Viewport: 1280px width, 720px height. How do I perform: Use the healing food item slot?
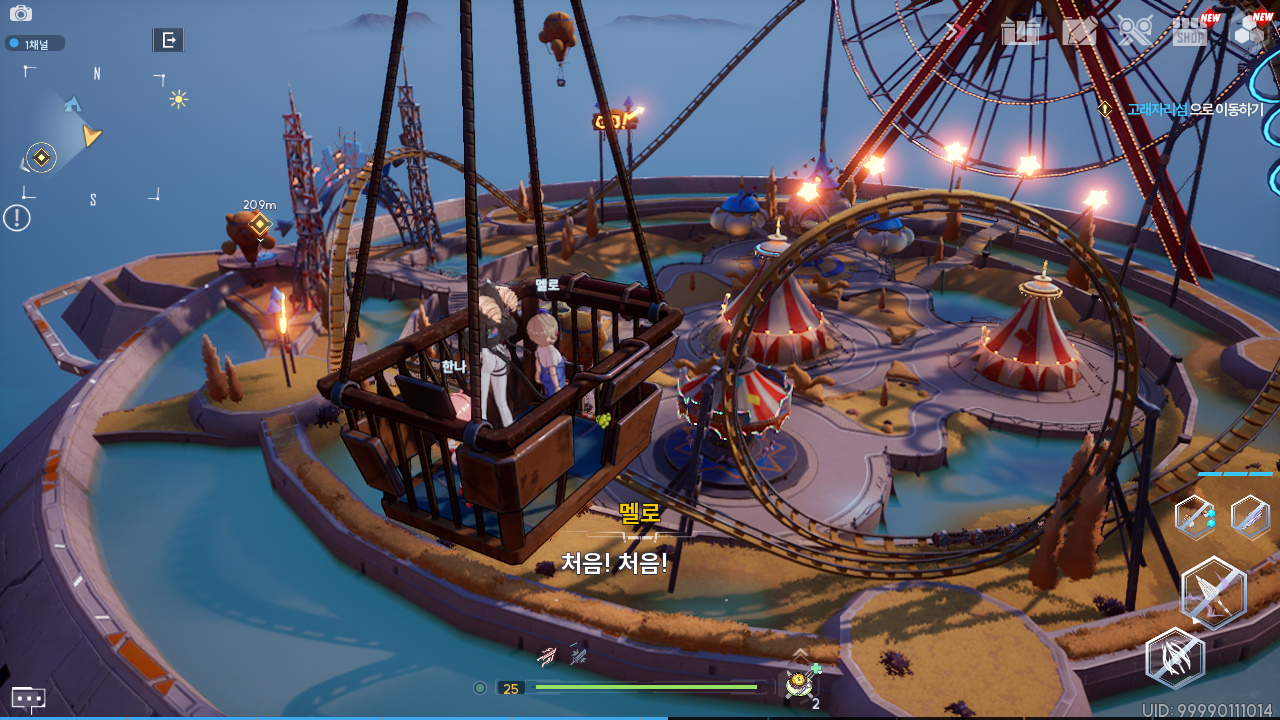[799, 684]
